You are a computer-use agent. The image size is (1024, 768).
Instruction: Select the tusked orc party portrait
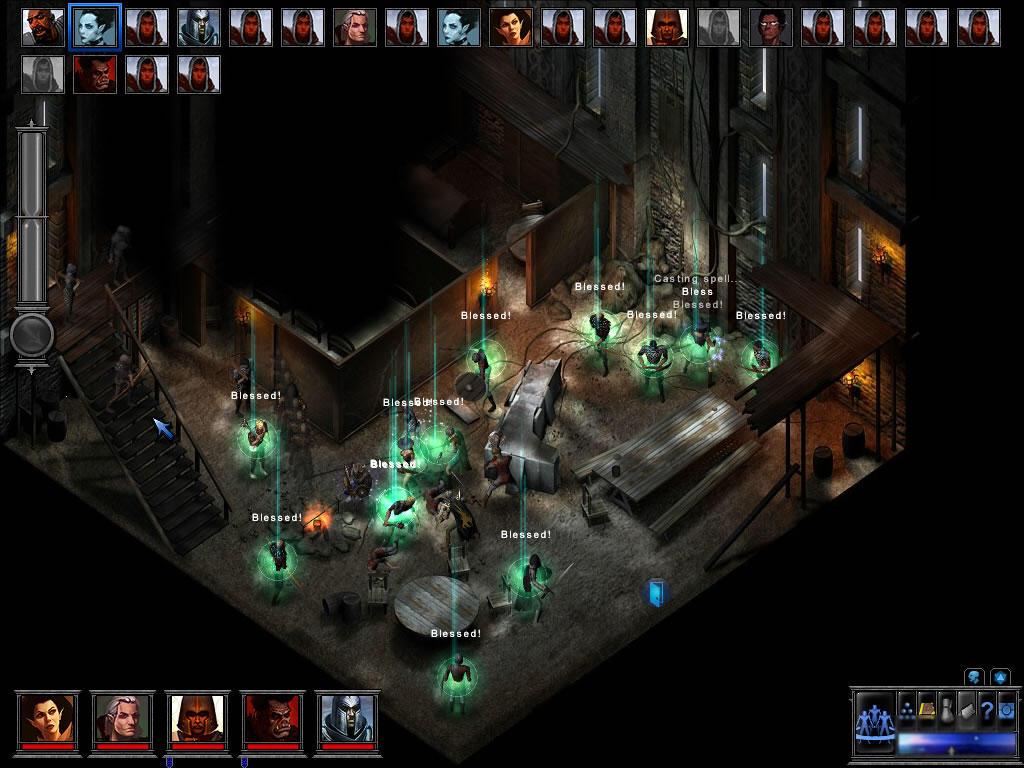pos(273,717)
